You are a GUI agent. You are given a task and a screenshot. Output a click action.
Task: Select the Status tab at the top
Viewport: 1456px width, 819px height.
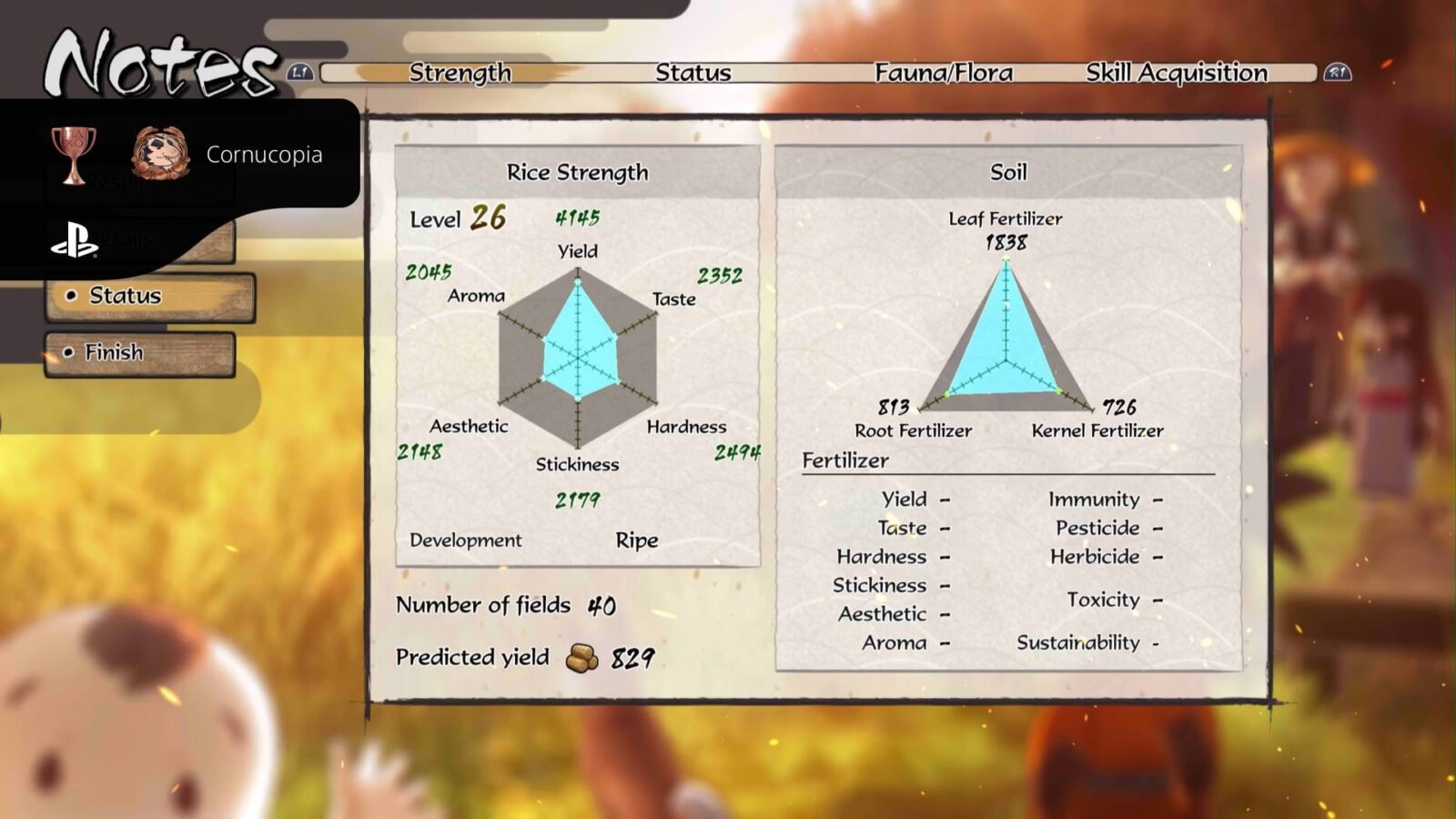[693, 73]
